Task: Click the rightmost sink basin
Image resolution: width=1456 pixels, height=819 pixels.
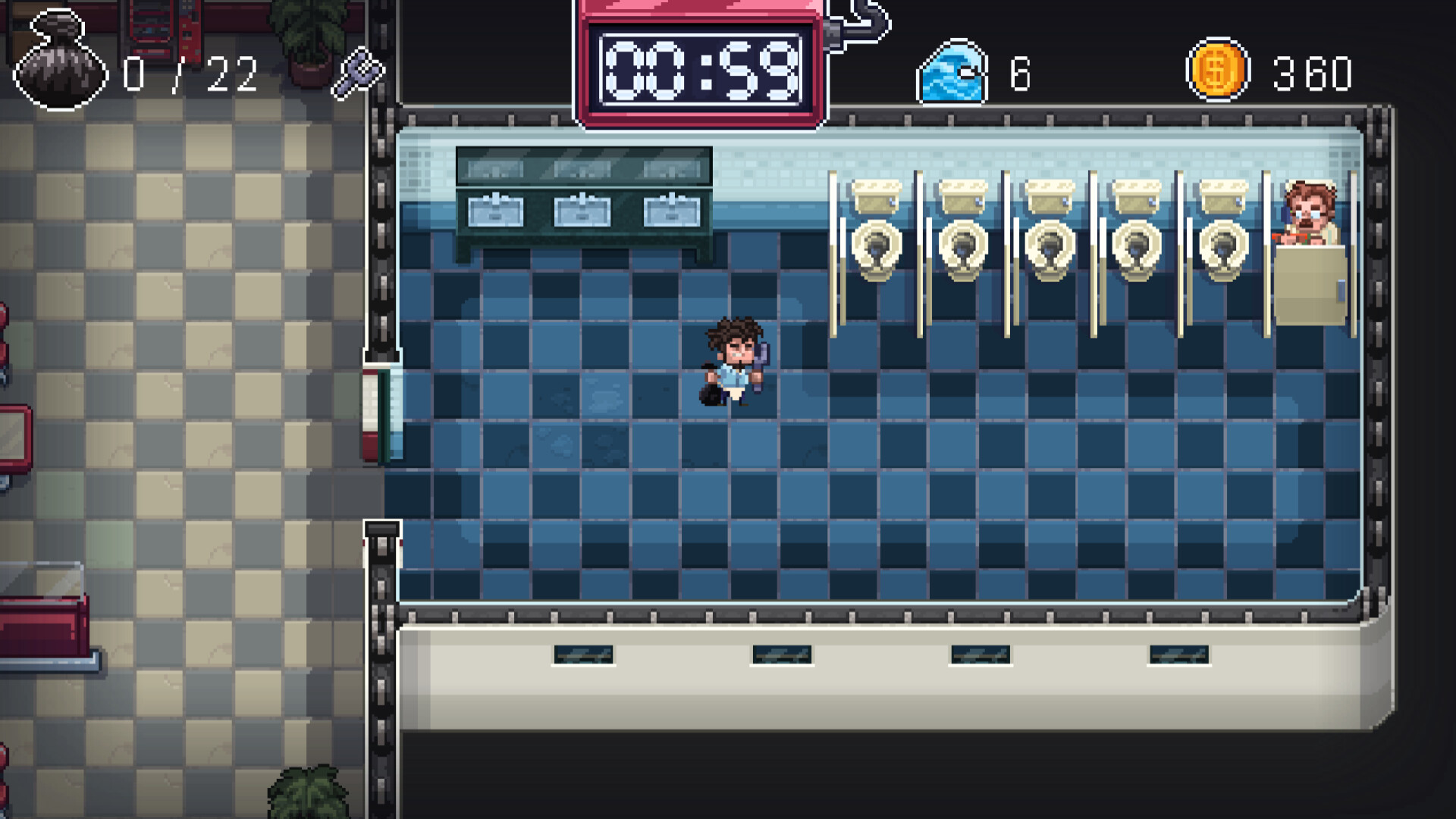Action: pos(671,212)
